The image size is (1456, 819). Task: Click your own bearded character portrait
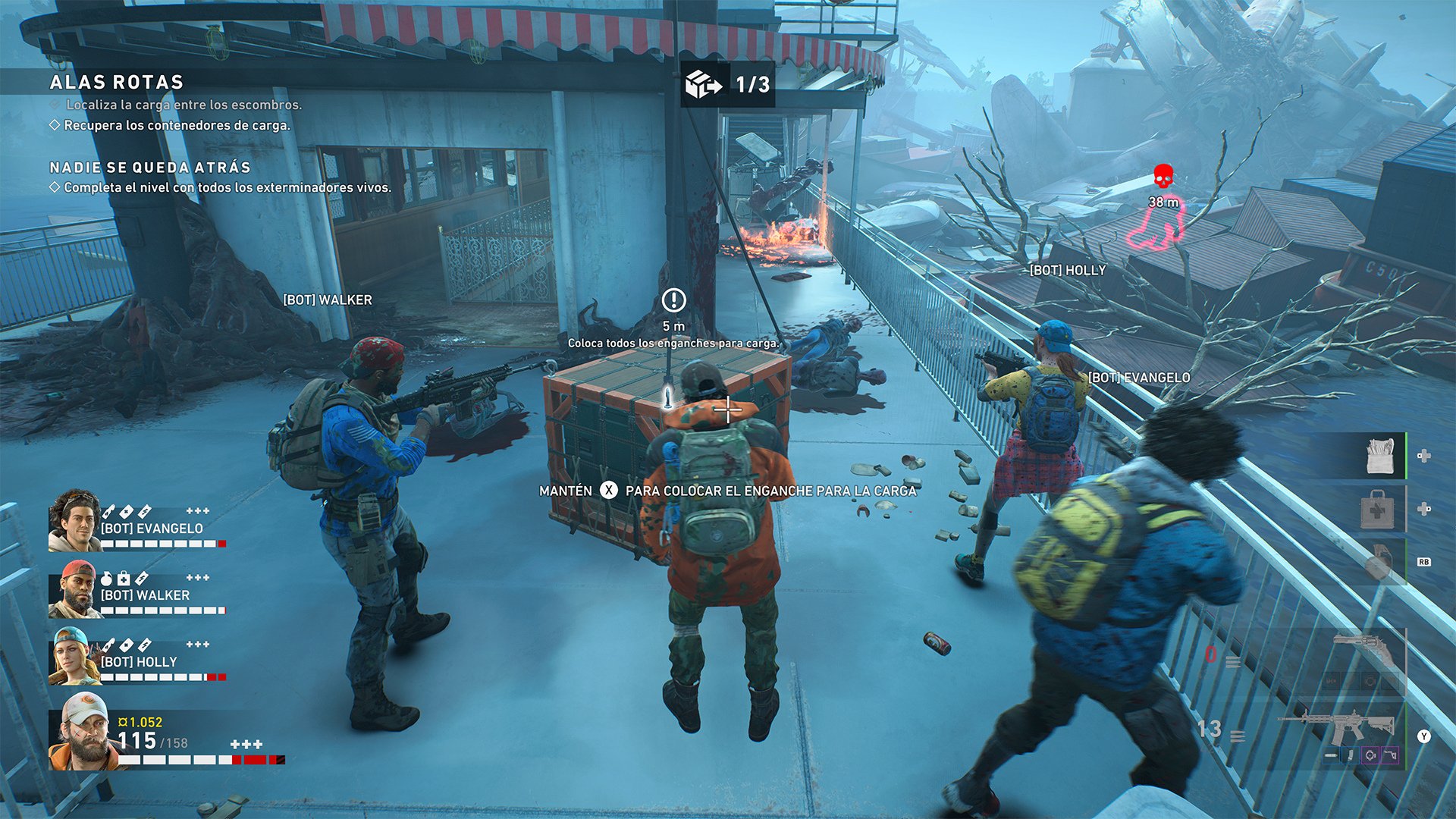coord(82,732)
